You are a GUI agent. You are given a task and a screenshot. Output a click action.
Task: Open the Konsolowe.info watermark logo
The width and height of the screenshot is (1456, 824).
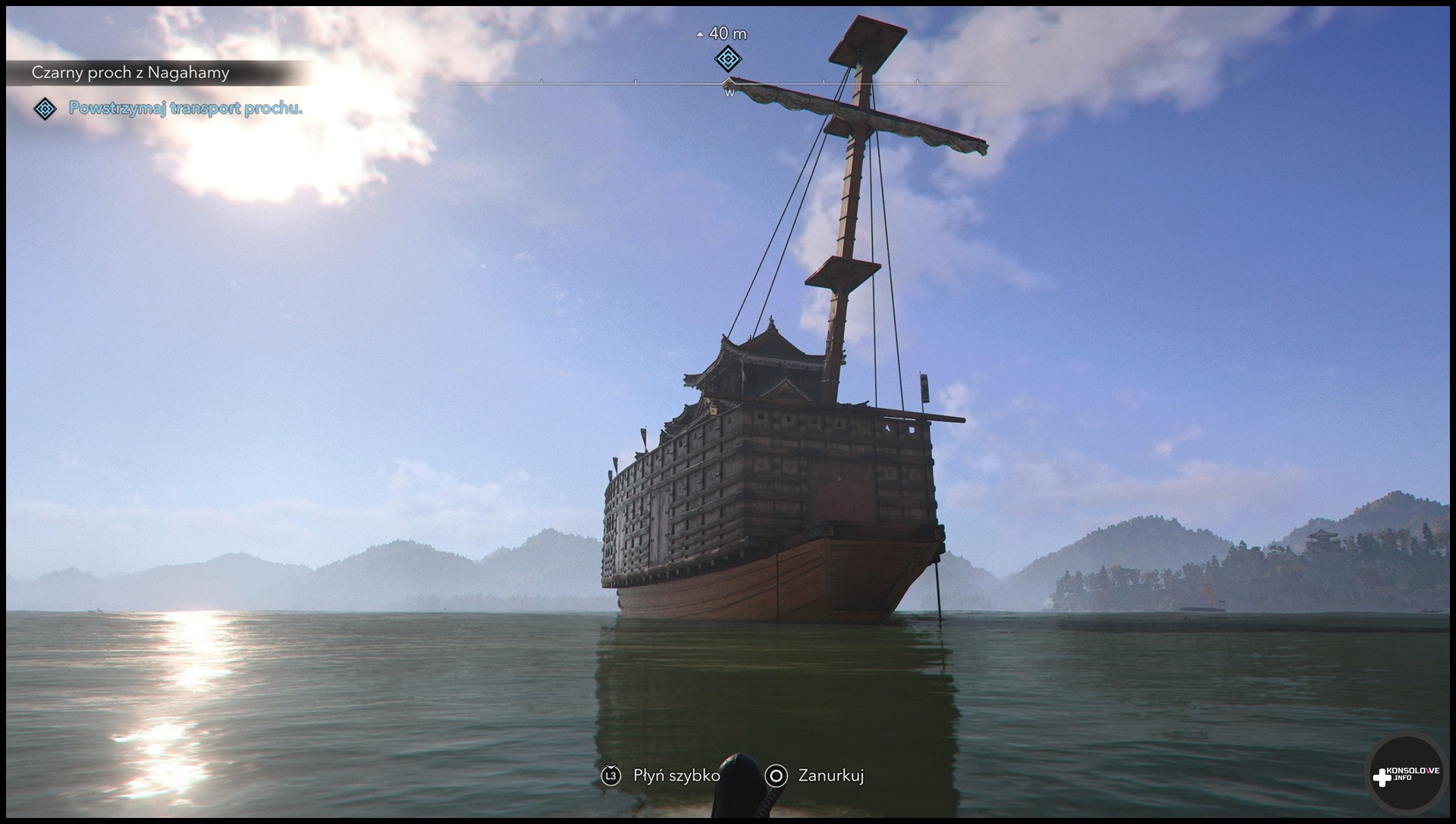1407,775
